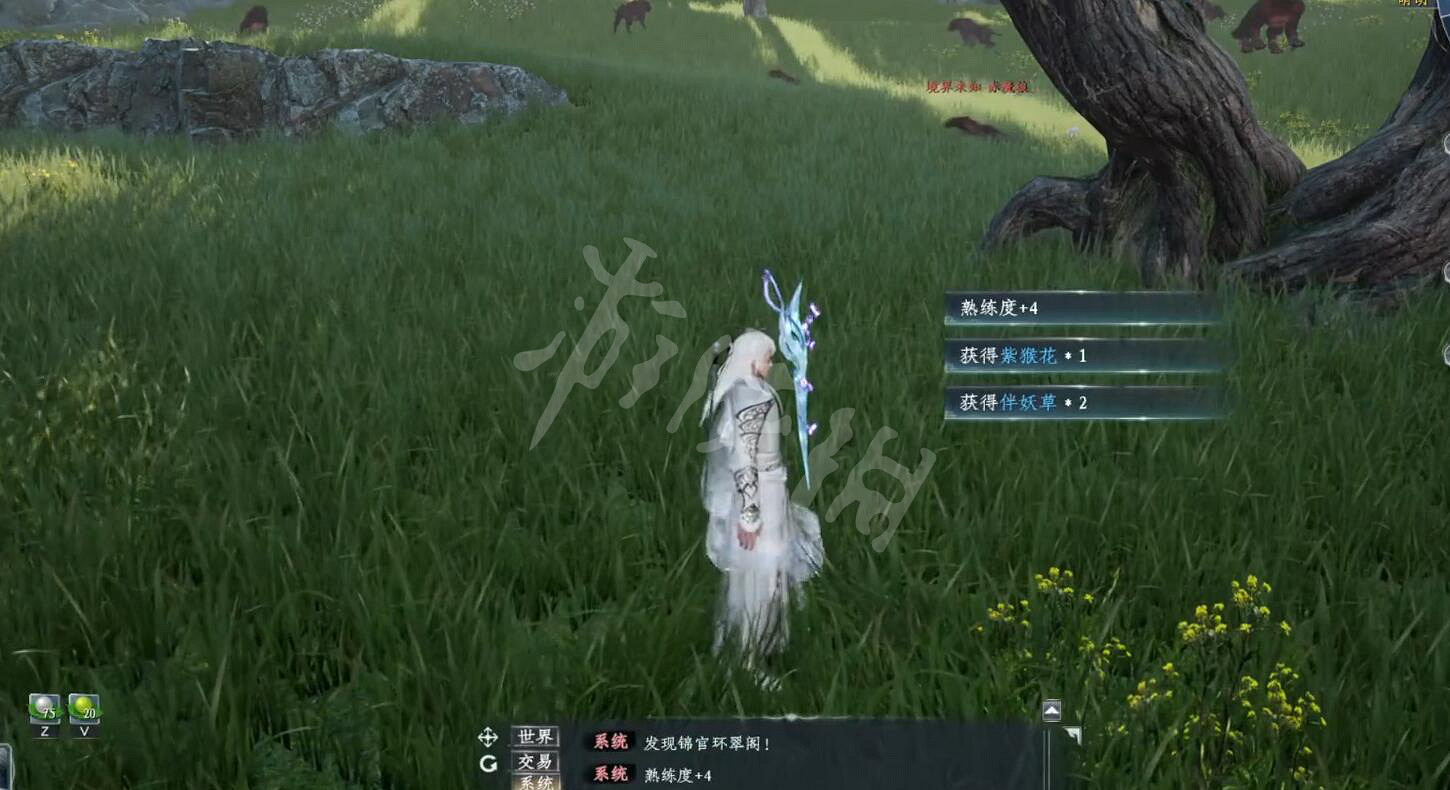Switch to the 交易 chat tab
Image resolution: width=1450 pixels, height=790 pixels.
point(533,764)
